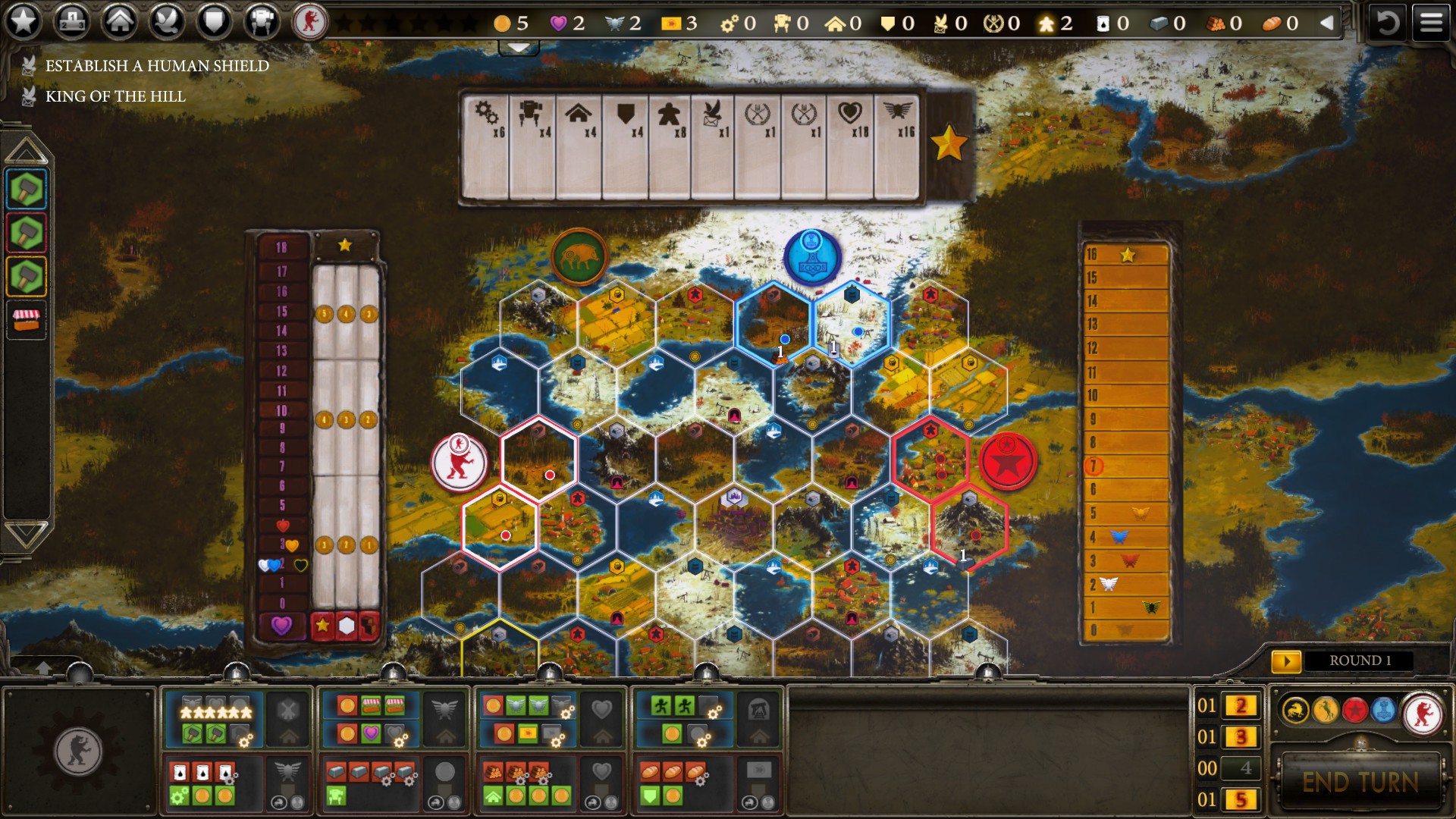Select the blue-framed hammer build icon in left sidebar
Screen dimensions: 1456x819
25,191
